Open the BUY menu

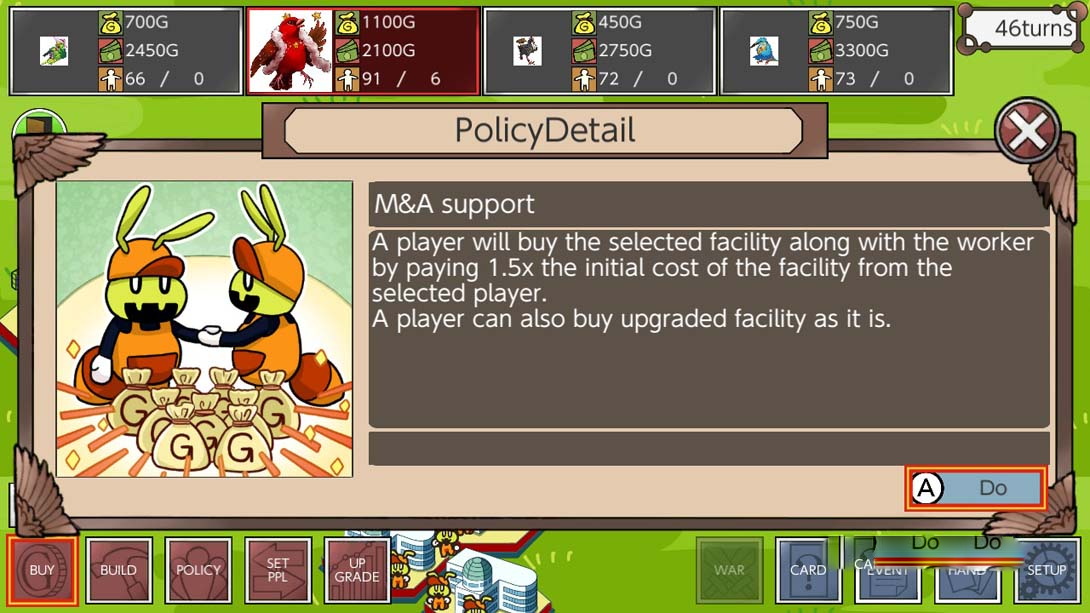[42, 570]
